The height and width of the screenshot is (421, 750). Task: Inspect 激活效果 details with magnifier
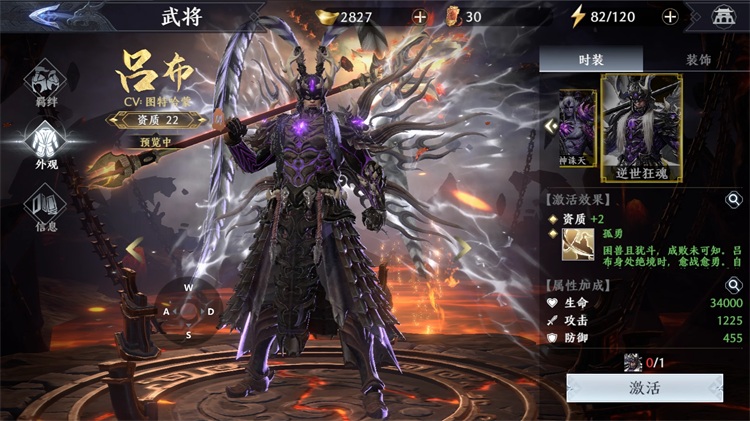pos(733,199)
